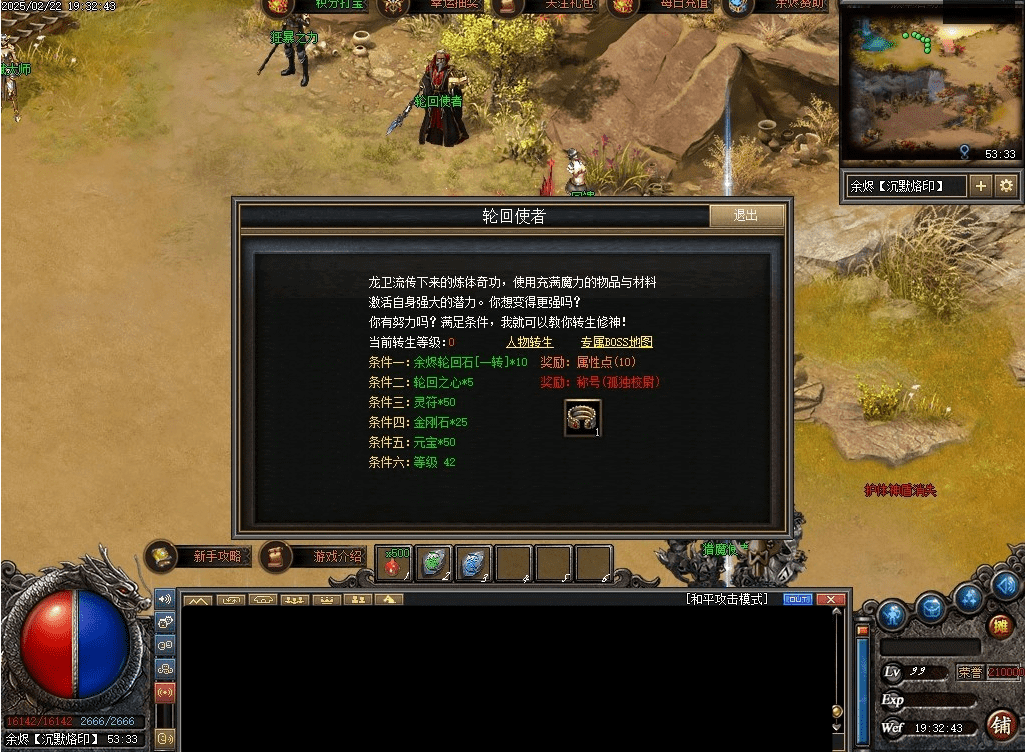
Task: Choose the 人物转生 reincarnation link
Action: click(529, 343)
